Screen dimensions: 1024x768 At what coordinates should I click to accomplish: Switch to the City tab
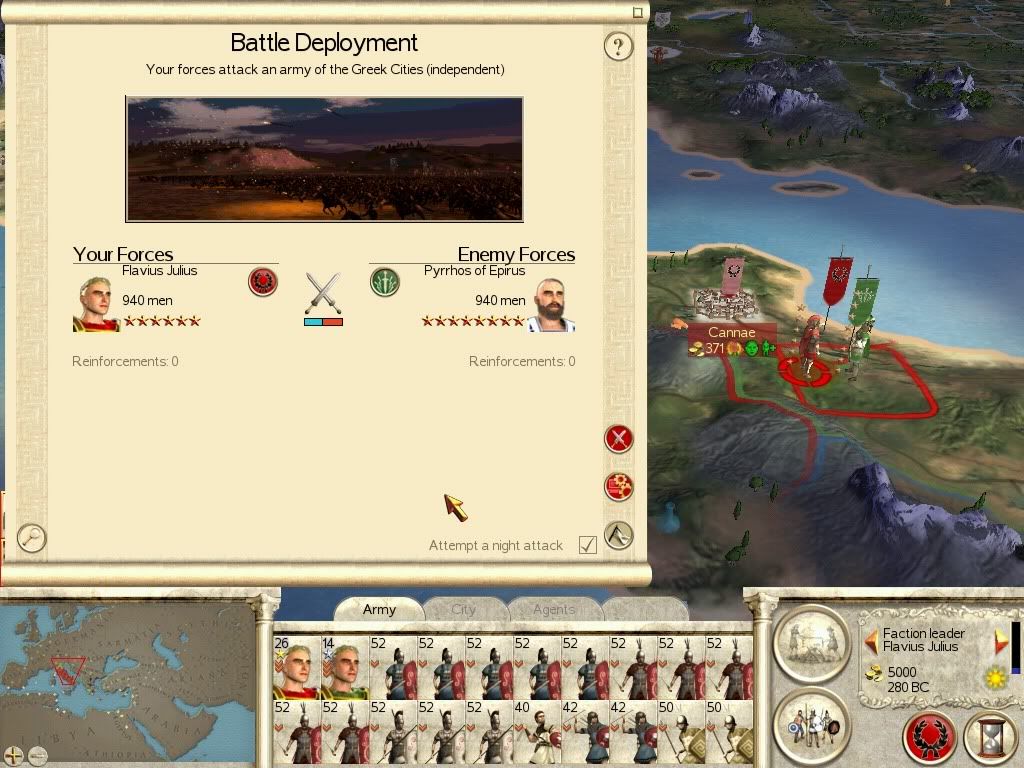tap(463, 609)
